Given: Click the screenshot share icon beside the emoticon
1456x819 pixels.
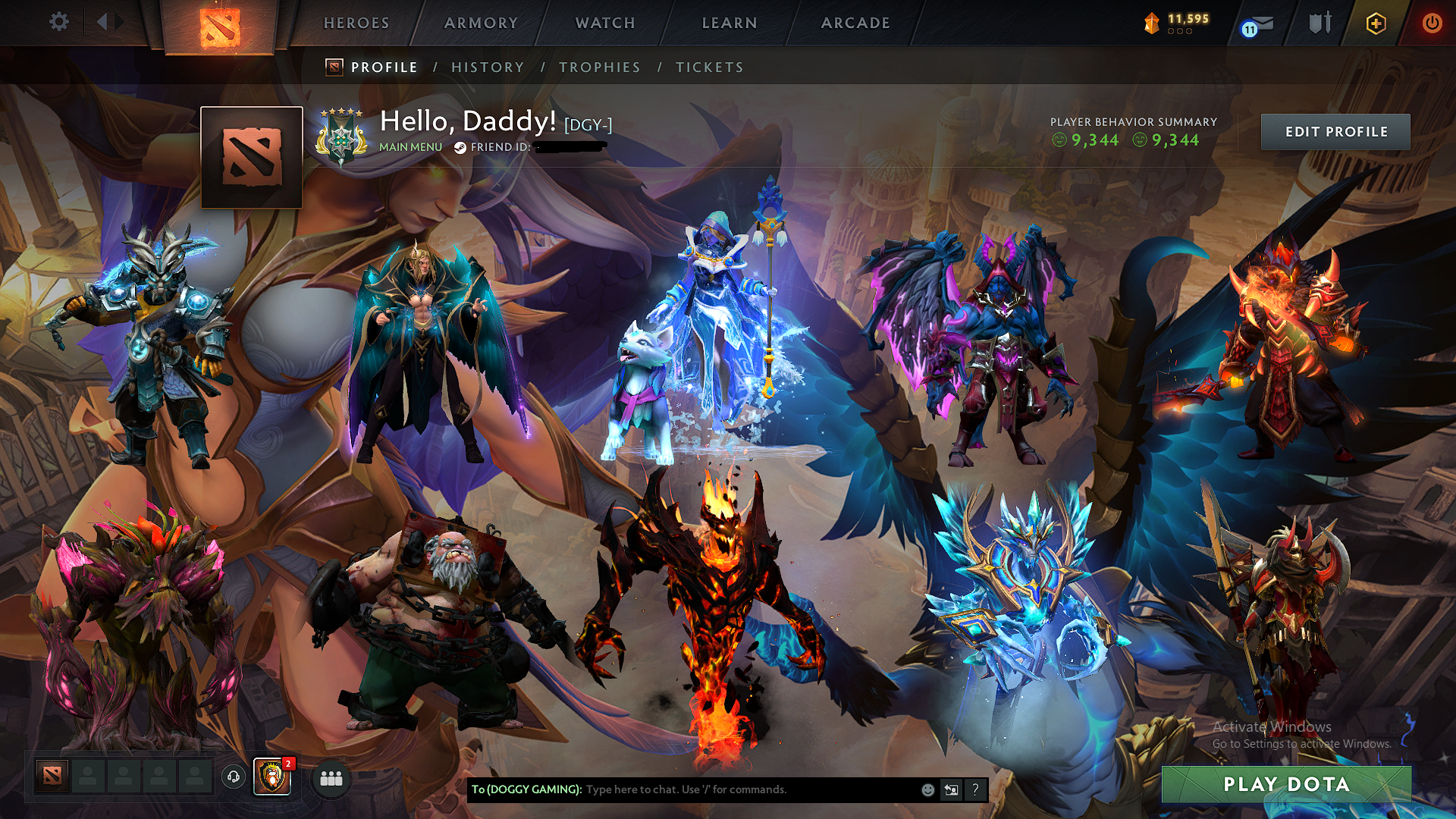Looking at the screenshot, I should tap(951, 789).
